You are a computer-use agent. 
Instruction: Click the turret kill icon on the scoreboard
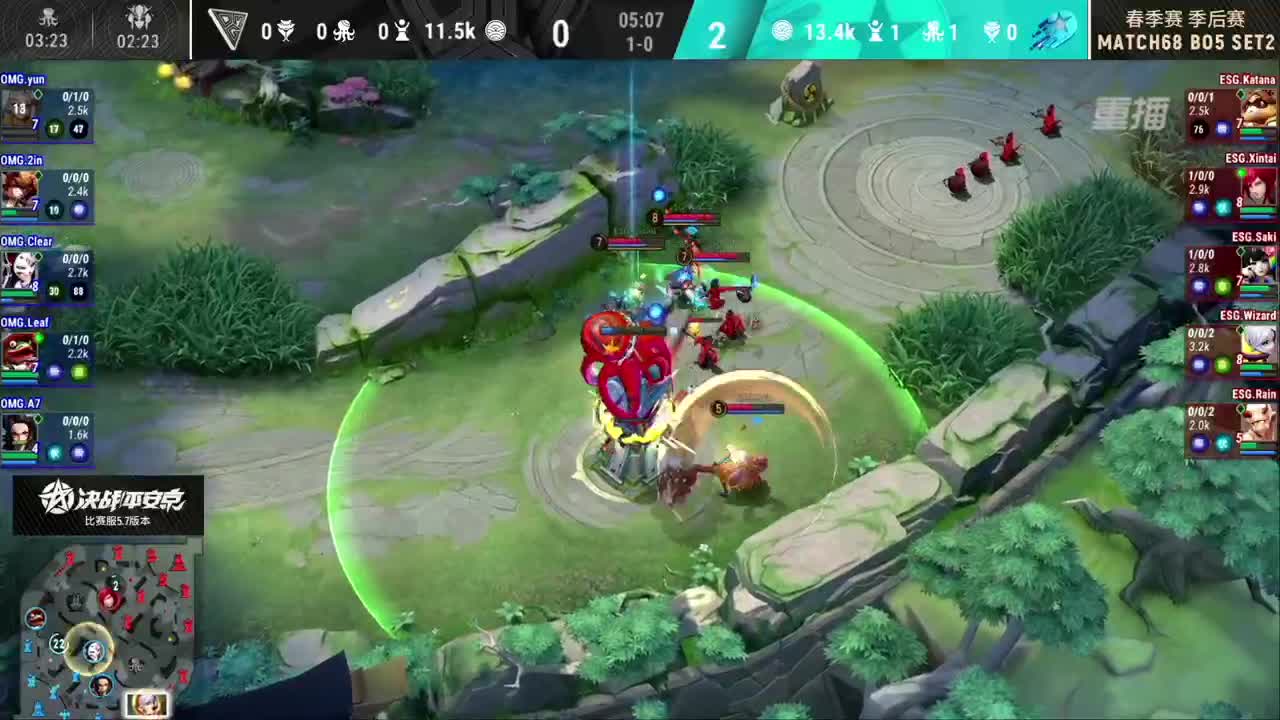(401, 30)
